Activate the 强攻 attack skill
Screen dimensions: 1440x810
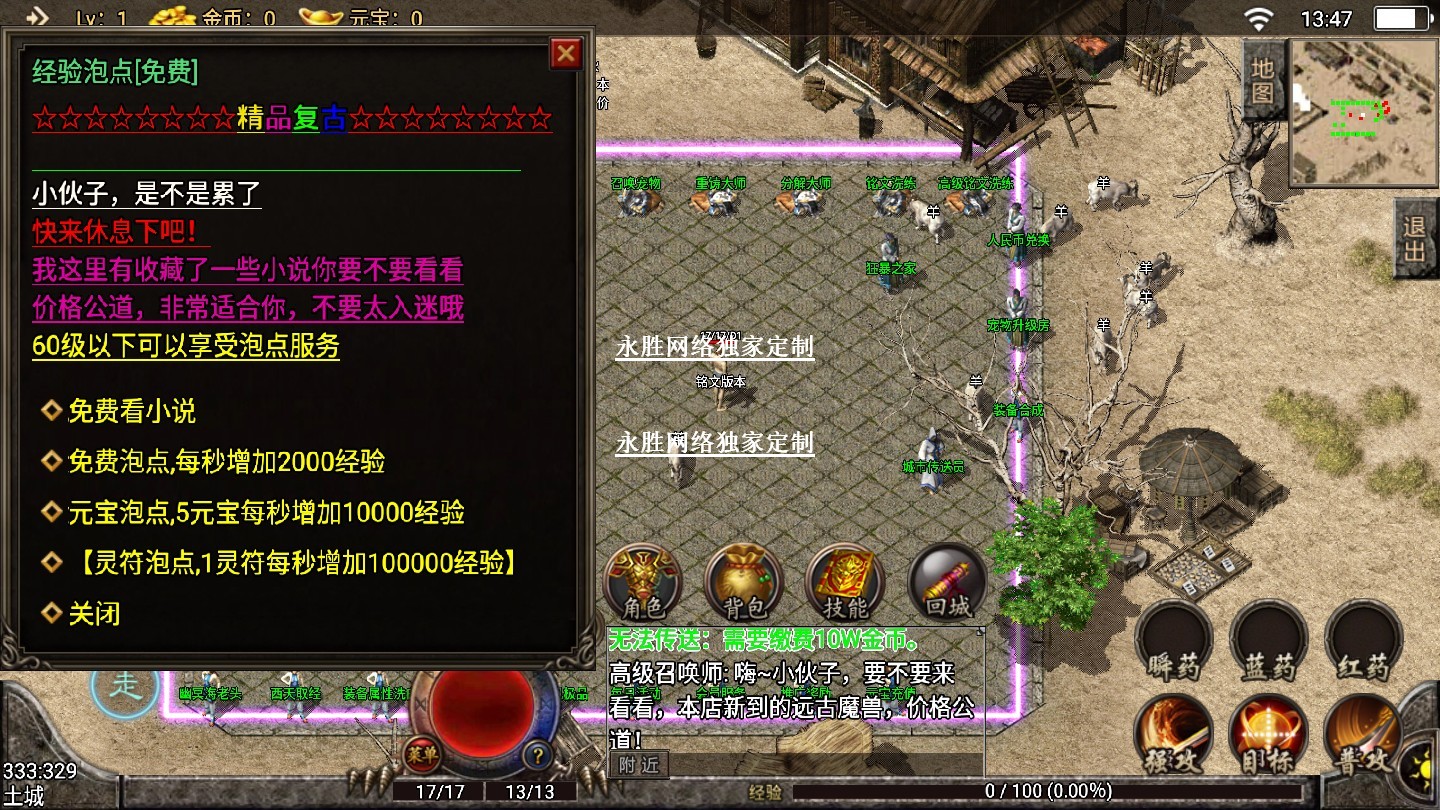pos(1173,736)
